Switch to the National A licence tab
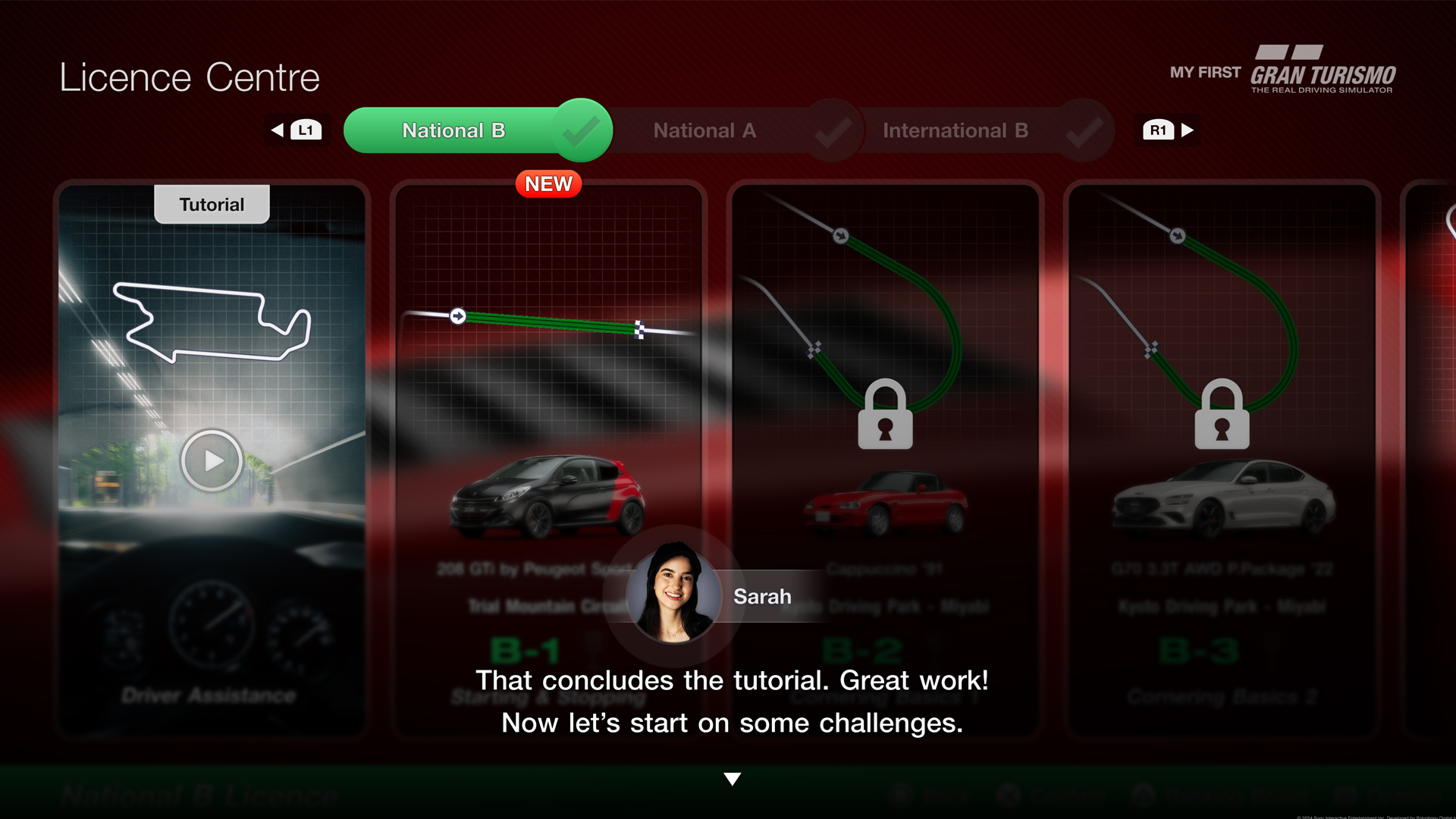The image size is (1456, 819). click(x=704, y=130)
